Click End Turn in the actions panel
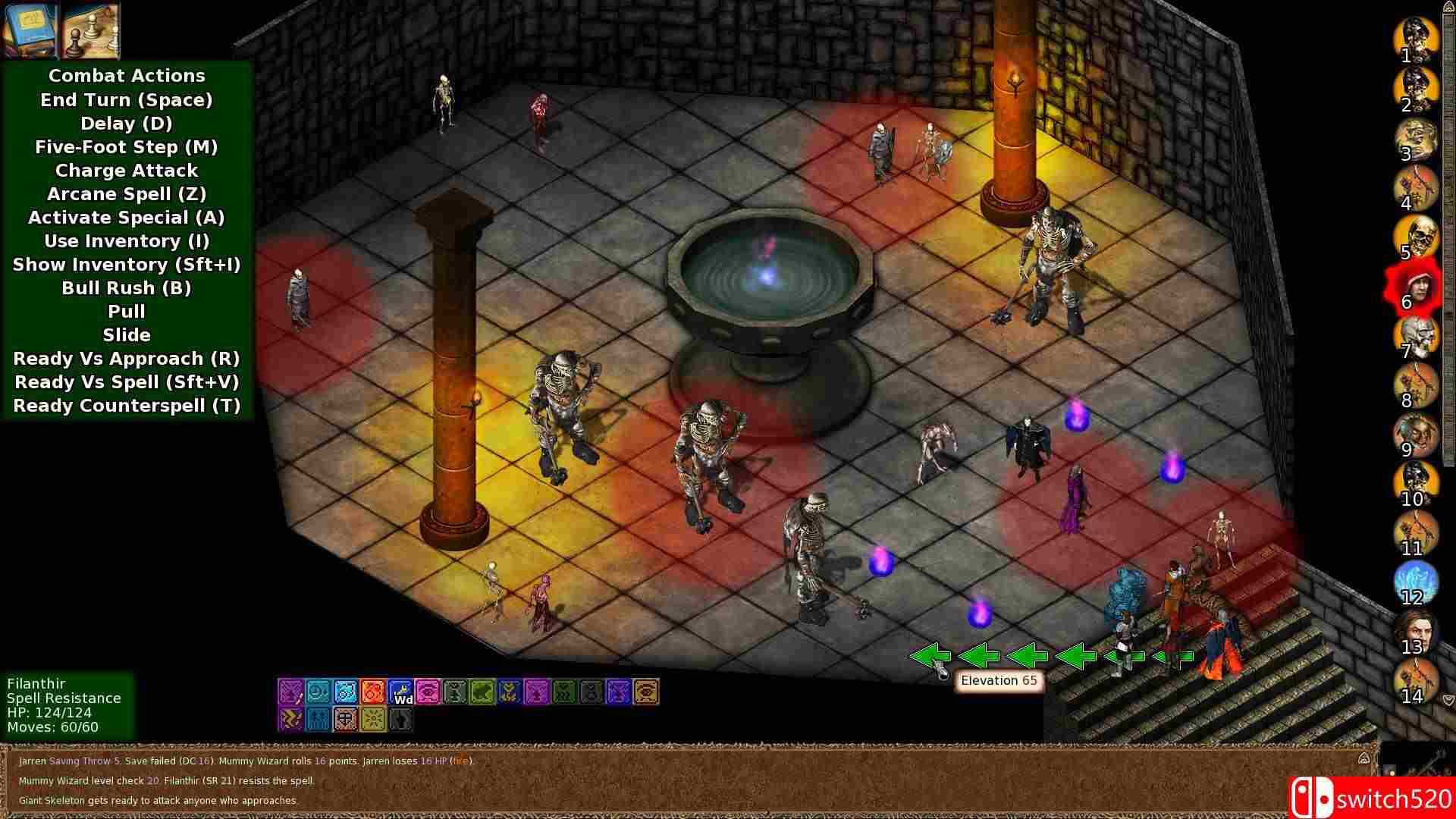 coord(127,99)
